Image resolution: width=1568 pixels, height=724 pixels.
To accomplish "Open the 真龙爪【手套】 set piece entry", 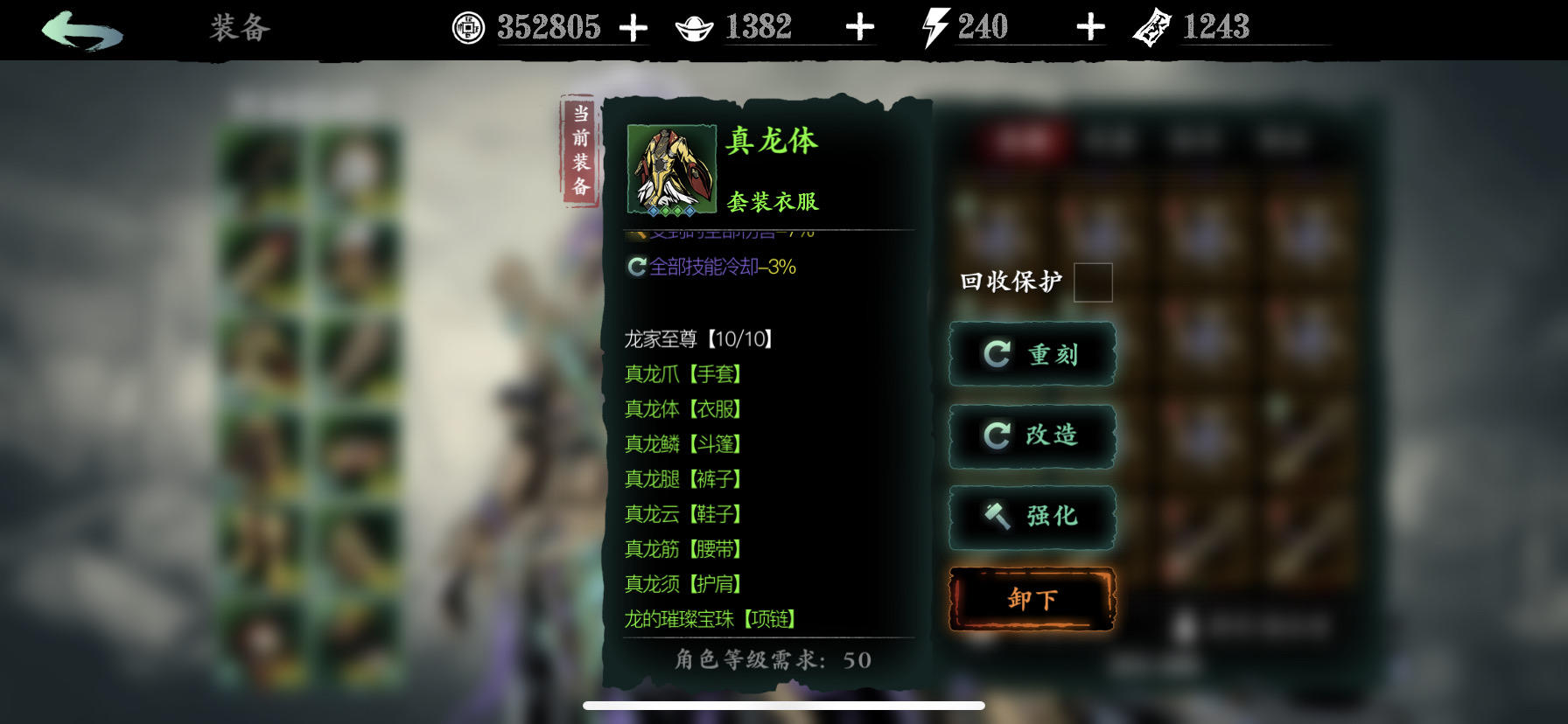I will (682, 374).
